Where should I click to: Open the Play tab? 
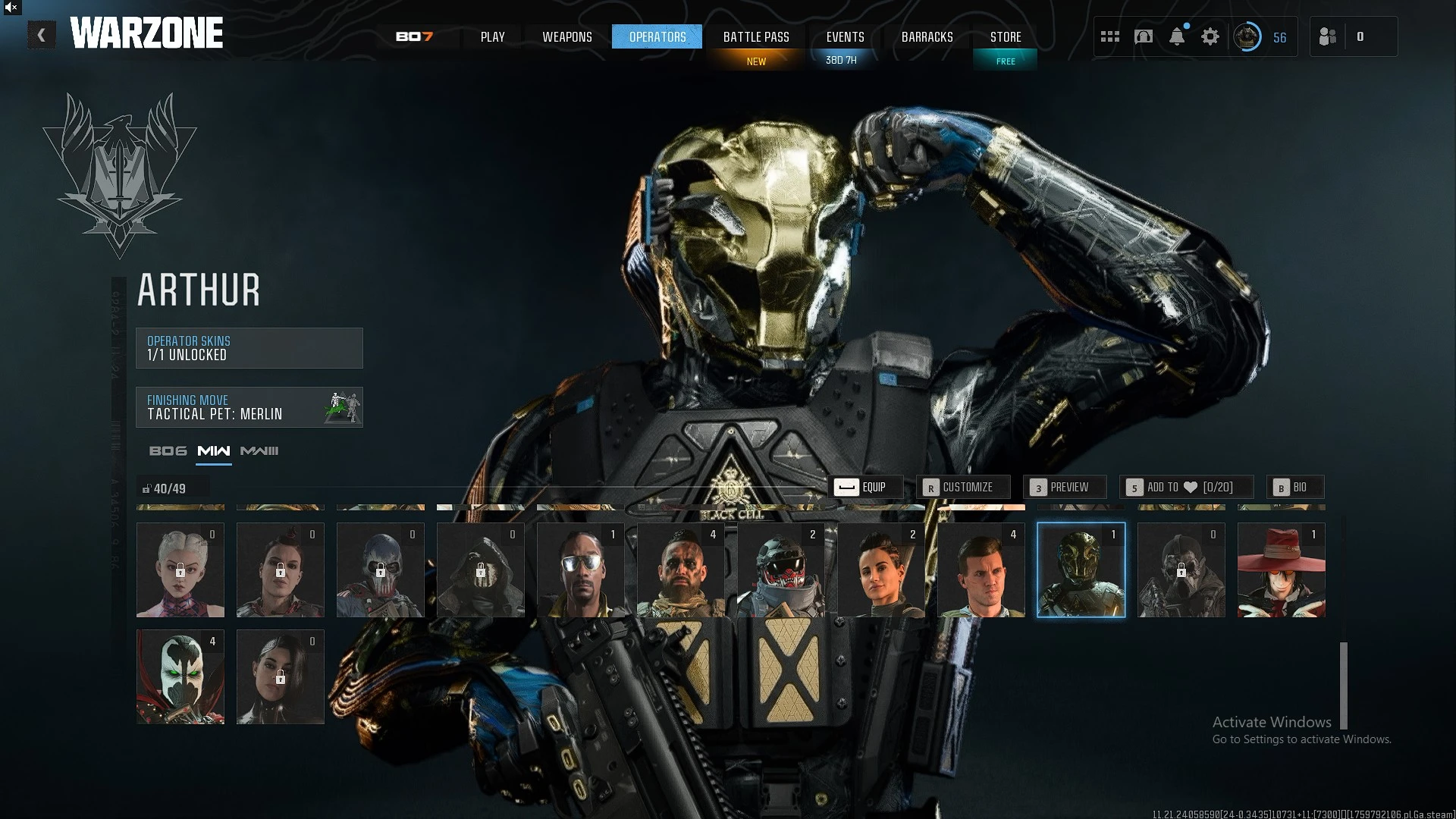(492, 36)
